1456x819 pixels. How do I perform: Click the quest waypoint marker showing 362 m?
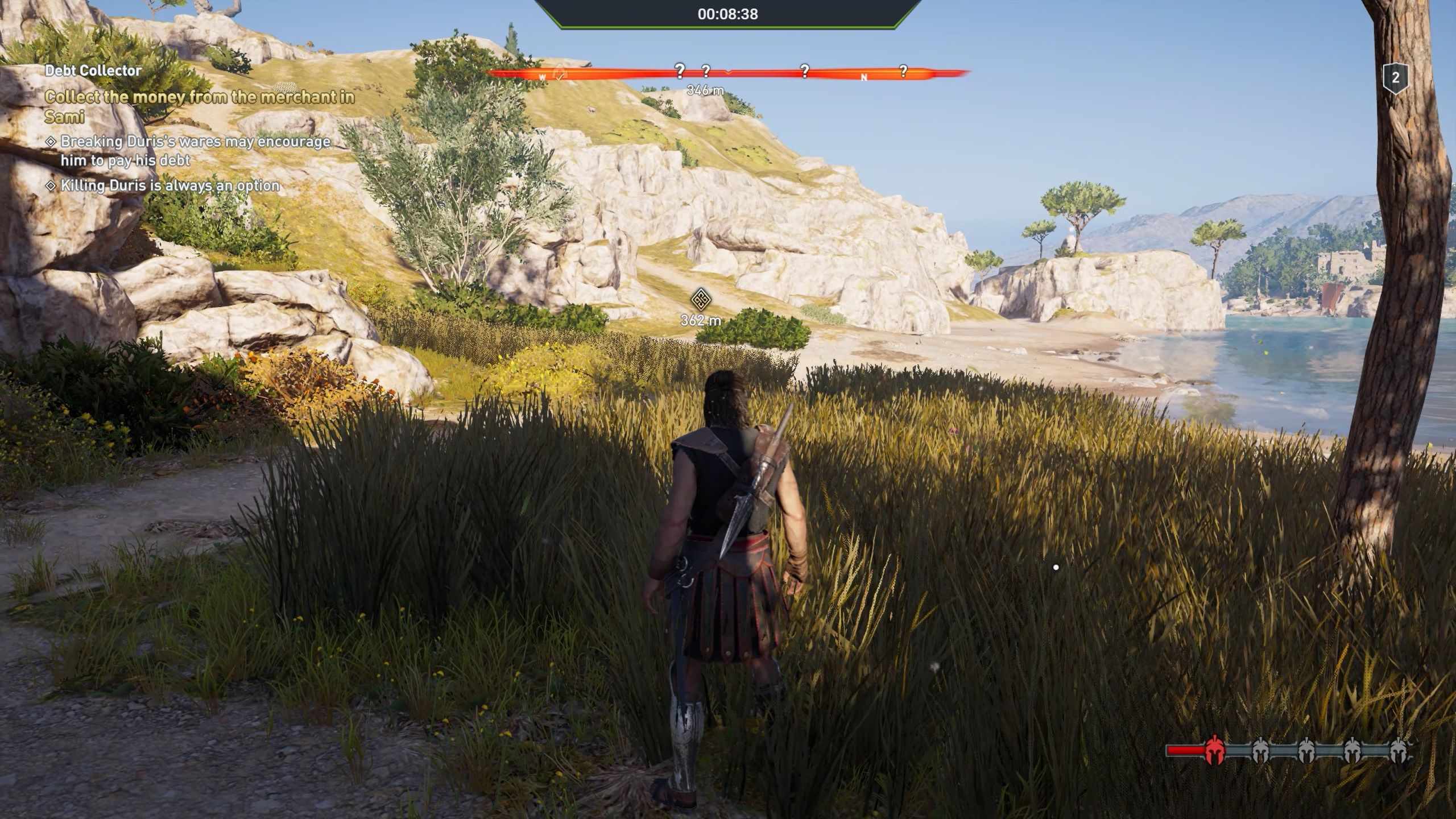click(701, 299)
